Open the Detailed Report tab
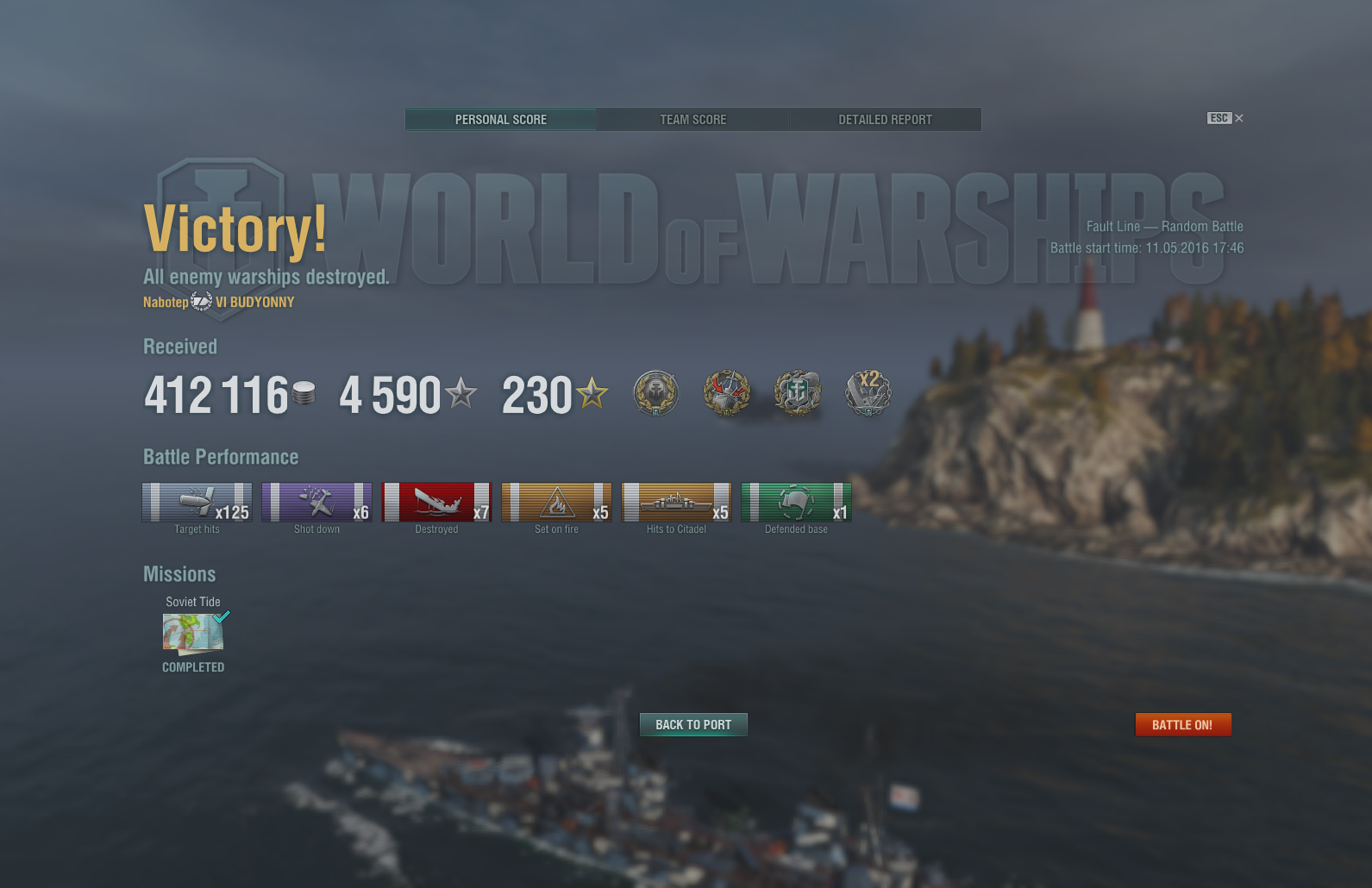This screenshot has height=888, width=1372. [885, 120]
